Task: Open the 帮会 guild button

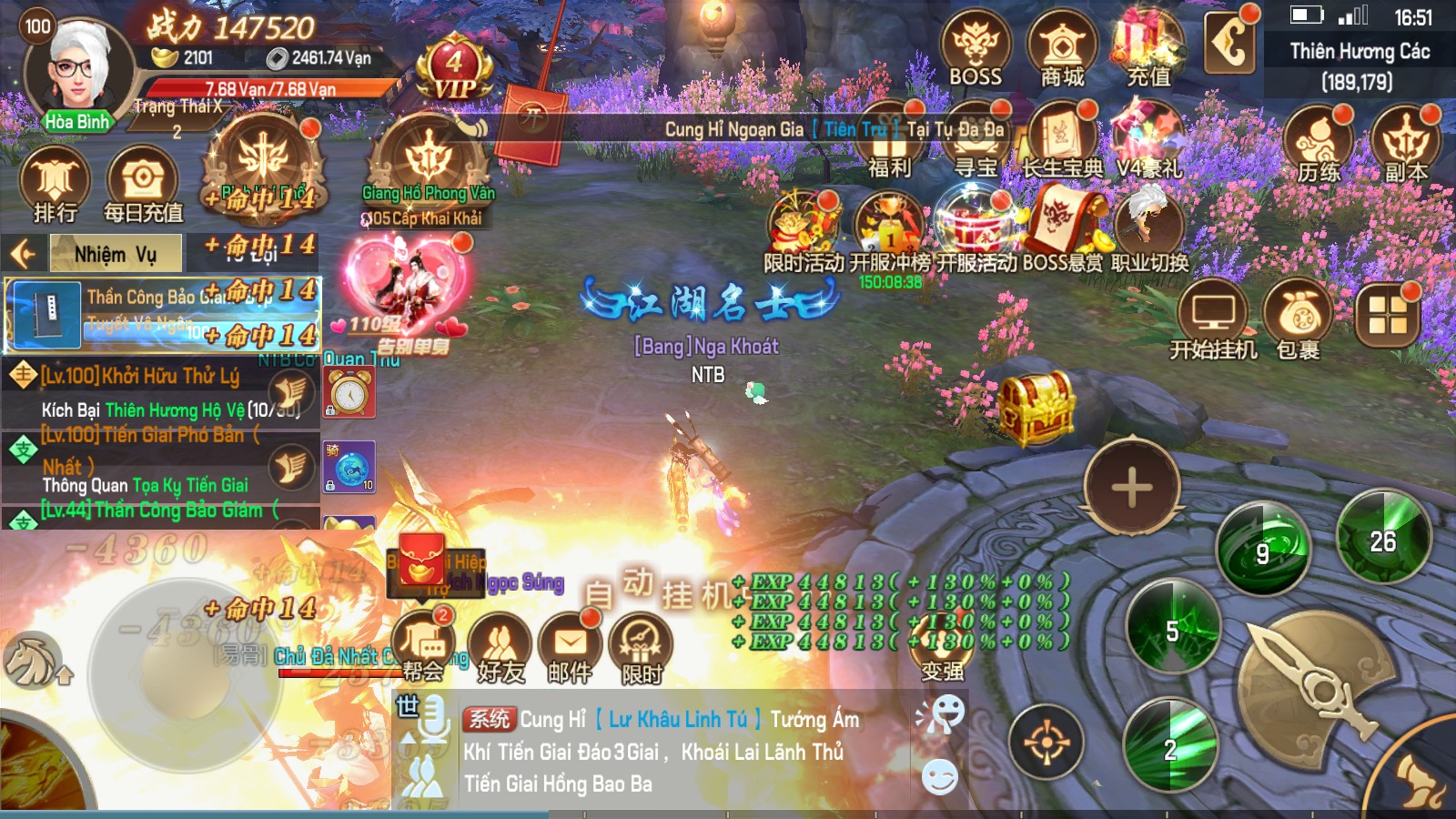Action: pos(423,646)
